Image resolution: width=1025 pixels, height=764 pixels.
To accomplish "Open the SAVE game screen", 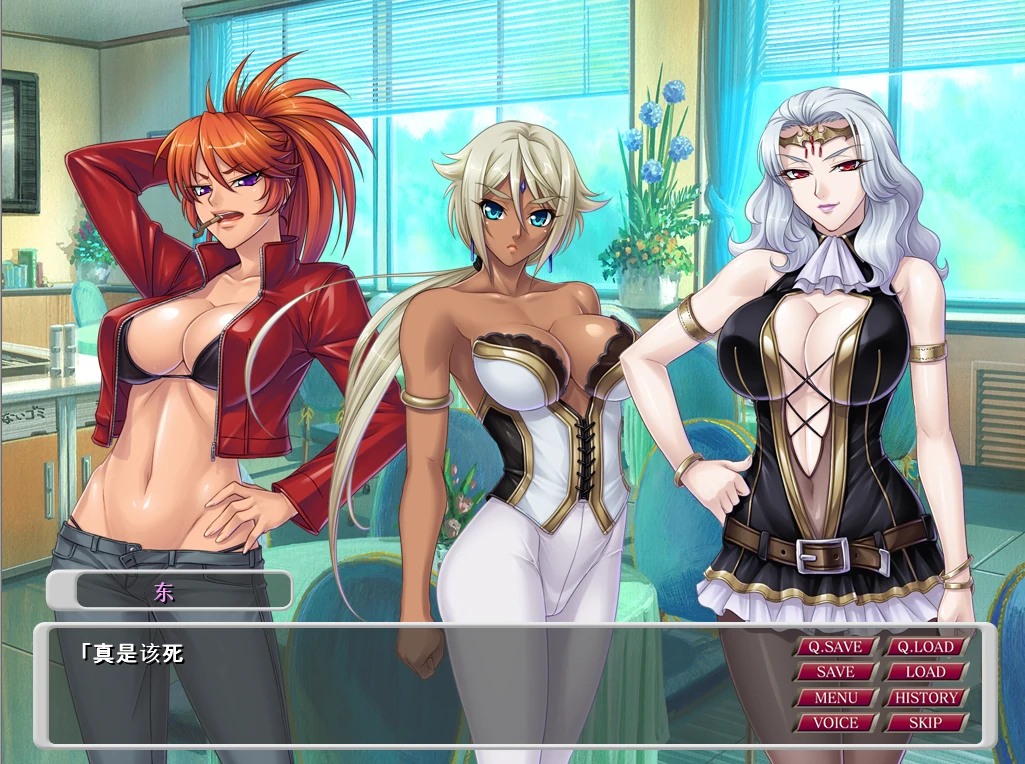I will point(835,672).
